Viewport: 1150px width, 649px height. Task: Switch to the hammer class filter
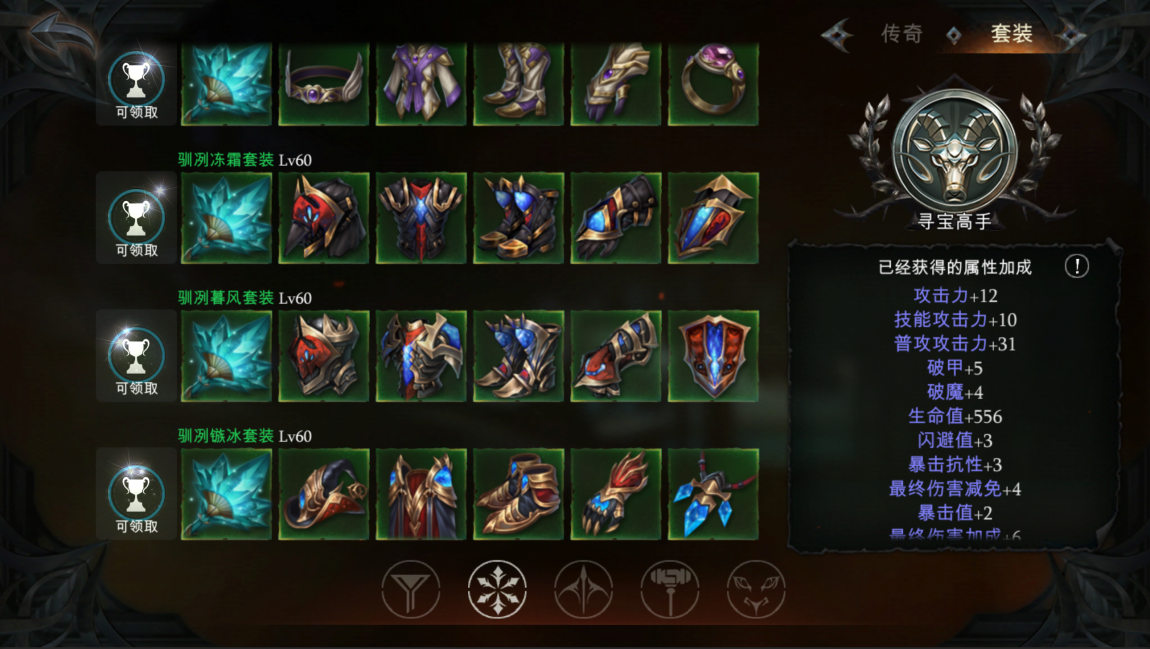click(670, 589)
